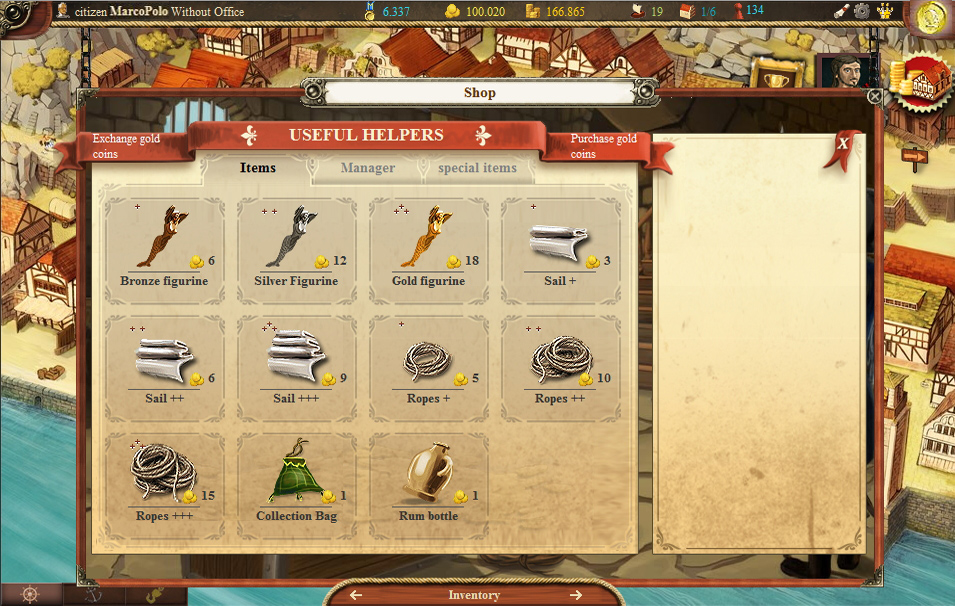Open Purchase gold coins ribbon
This screenshot has width=955, height=606.
(x=603, y=147)
